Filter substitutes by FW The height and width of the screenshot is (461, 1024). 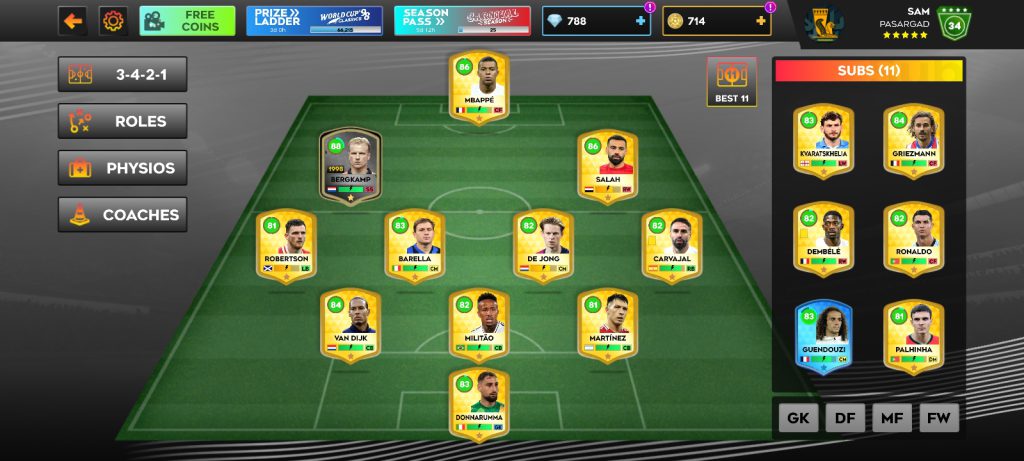940,418
